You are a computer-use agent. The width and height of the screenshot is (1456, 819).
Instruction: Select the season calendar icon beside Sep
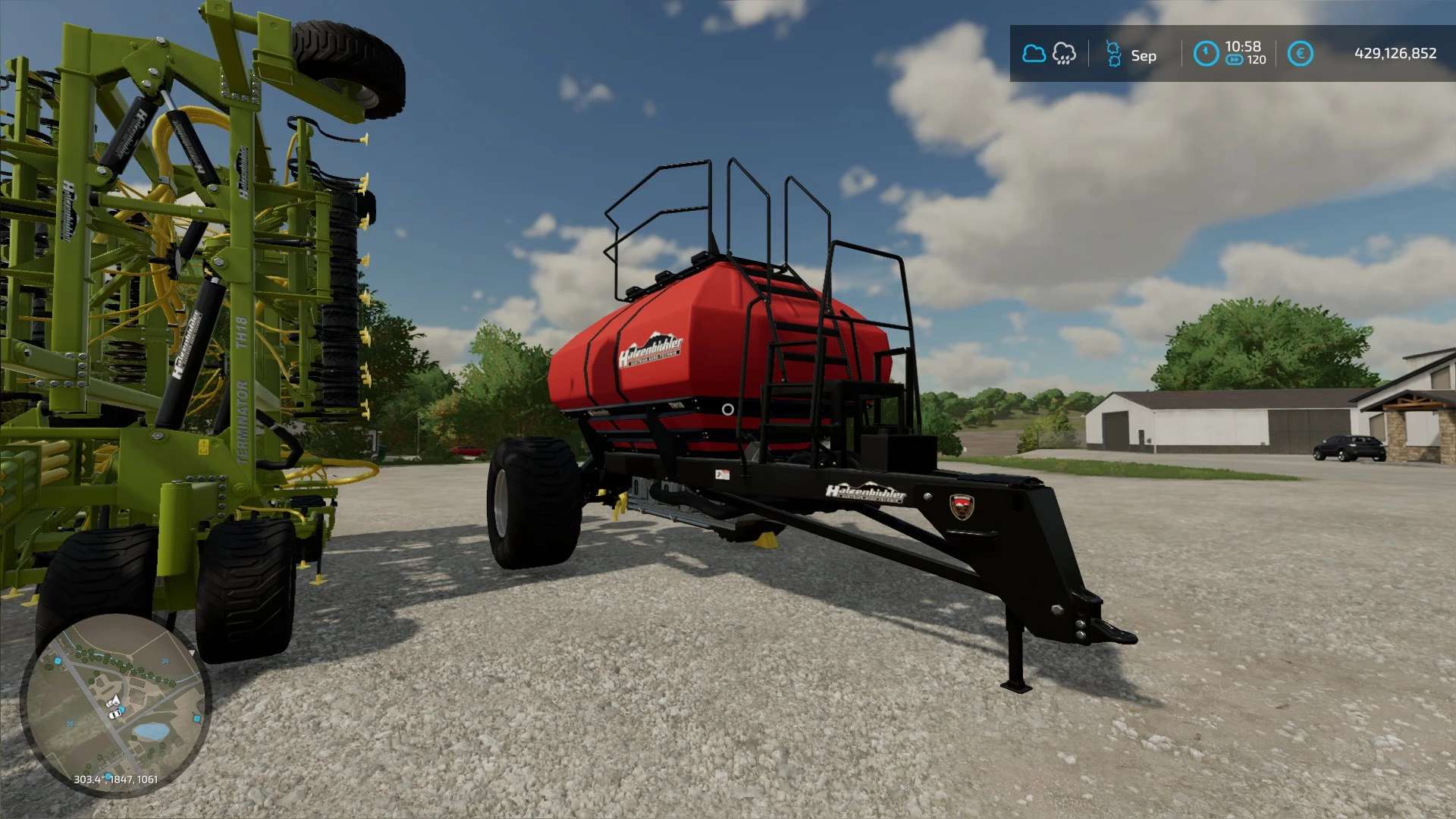[x=1113, y=54]
